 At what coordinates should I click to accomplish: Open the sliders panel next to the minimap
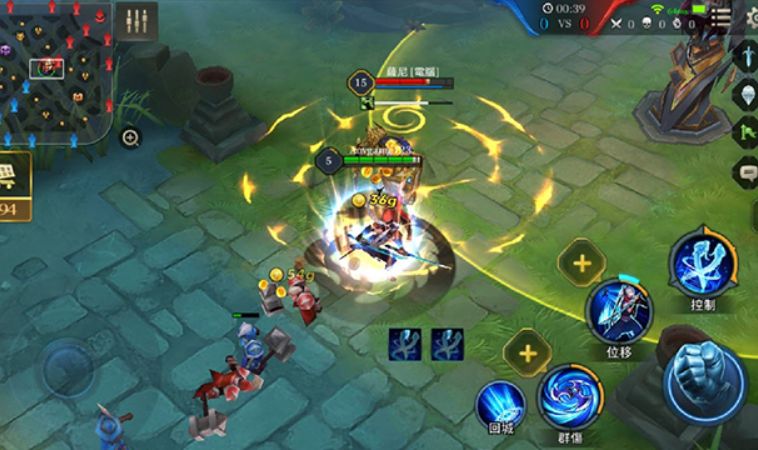pyautogui.click(x=136, y=21)
